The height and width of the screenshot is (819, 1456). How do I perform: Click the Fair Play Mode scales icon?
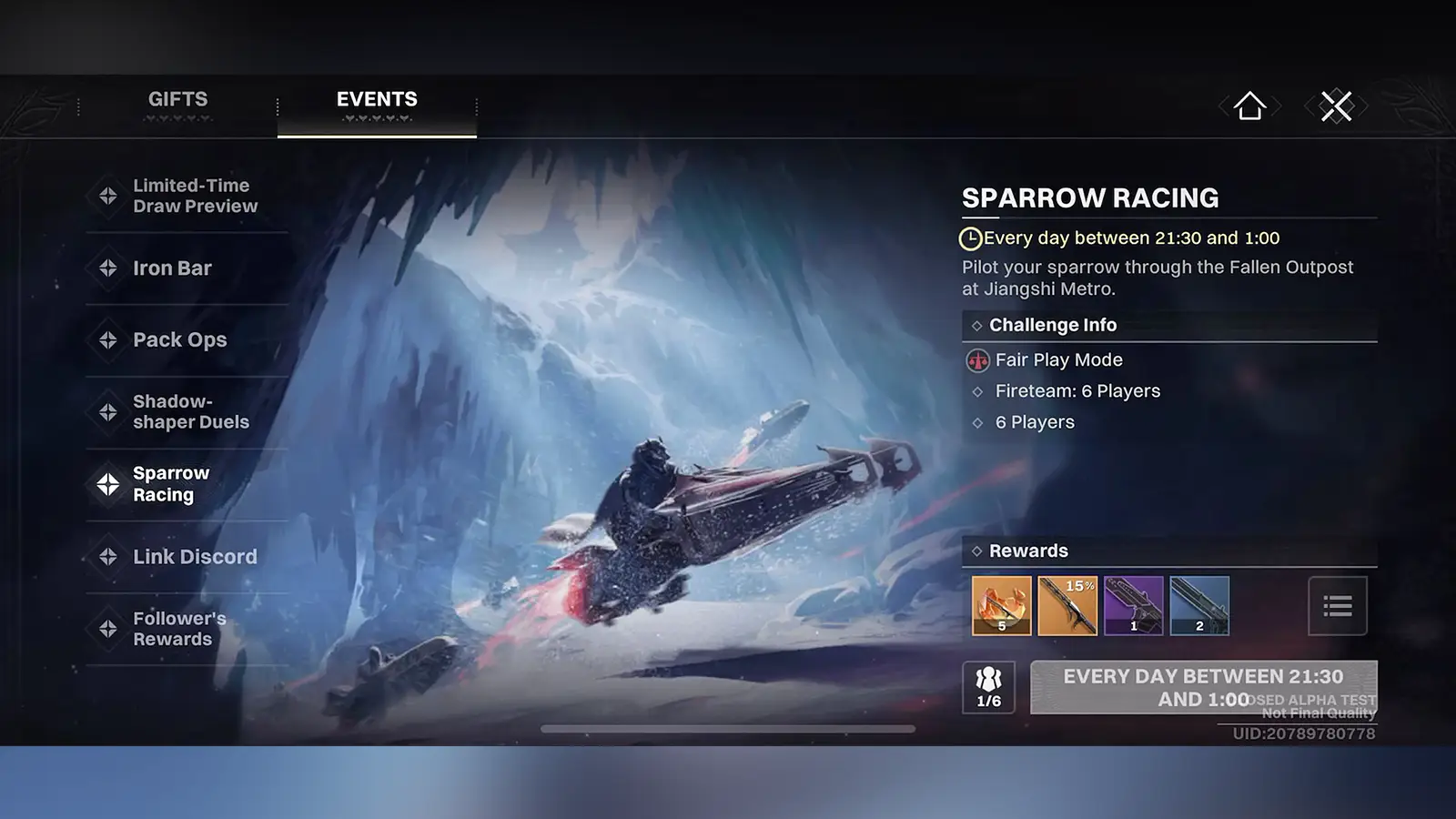[975, 359]
